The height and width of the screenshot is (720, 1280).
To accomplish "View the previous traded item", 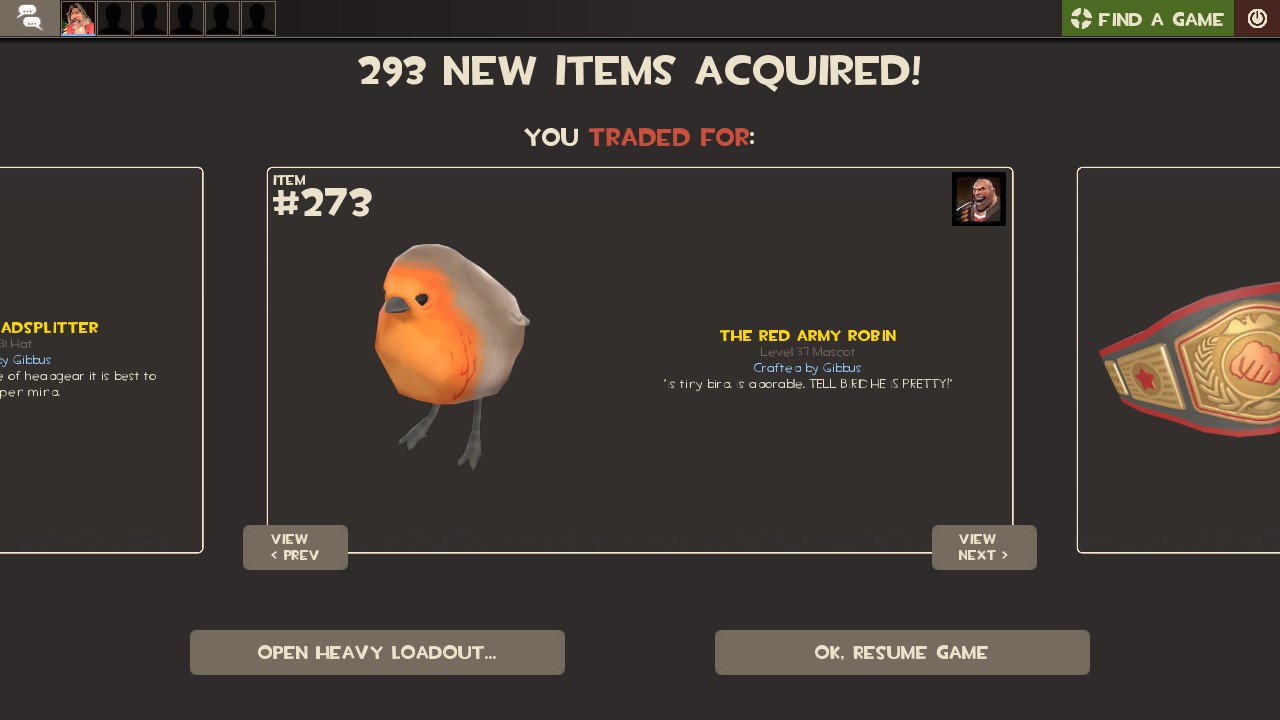I will tap(295, 547).
